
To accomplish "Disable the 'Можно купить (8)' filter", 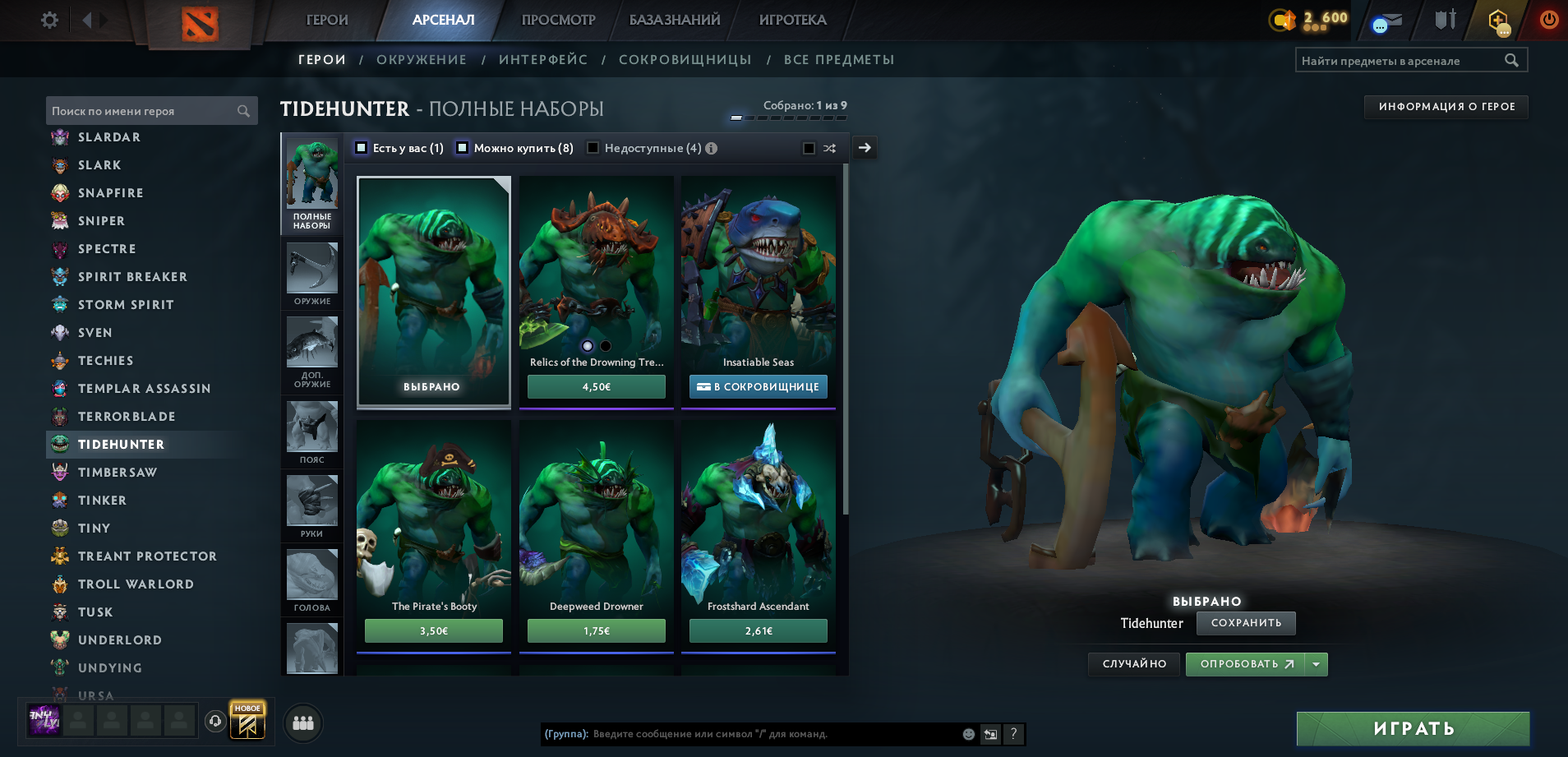I will pyautogui.click(x=463, y=148).
